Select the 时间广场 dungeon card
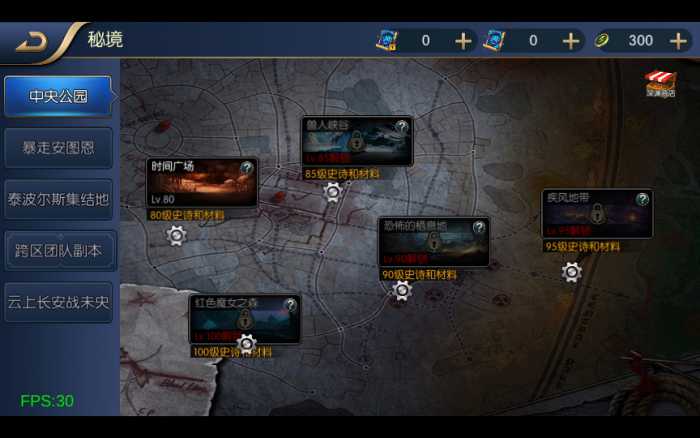Viewport: 700px width, 438px height. tap(202, 183)
